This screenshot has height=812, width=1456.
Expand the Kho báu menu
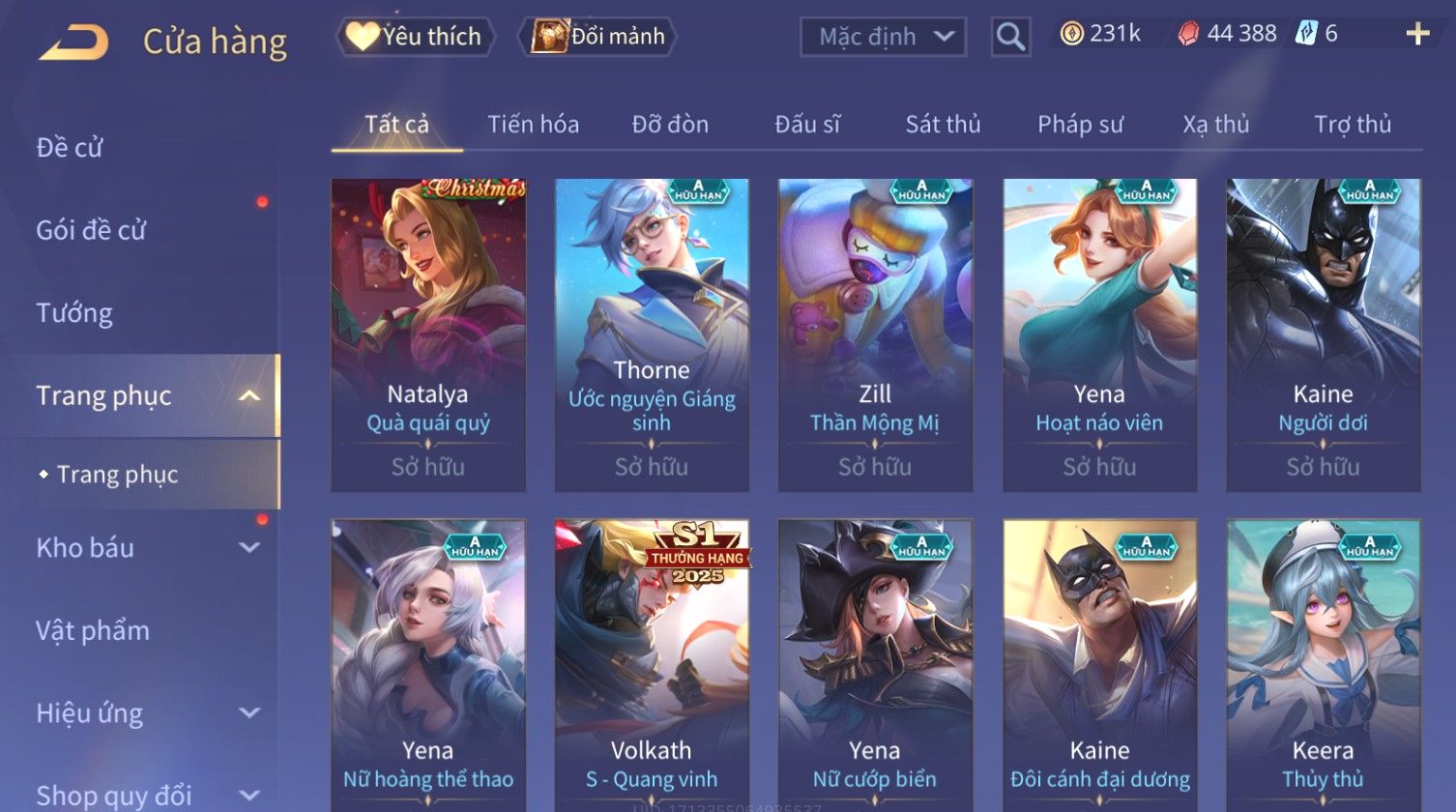(145, 548)
